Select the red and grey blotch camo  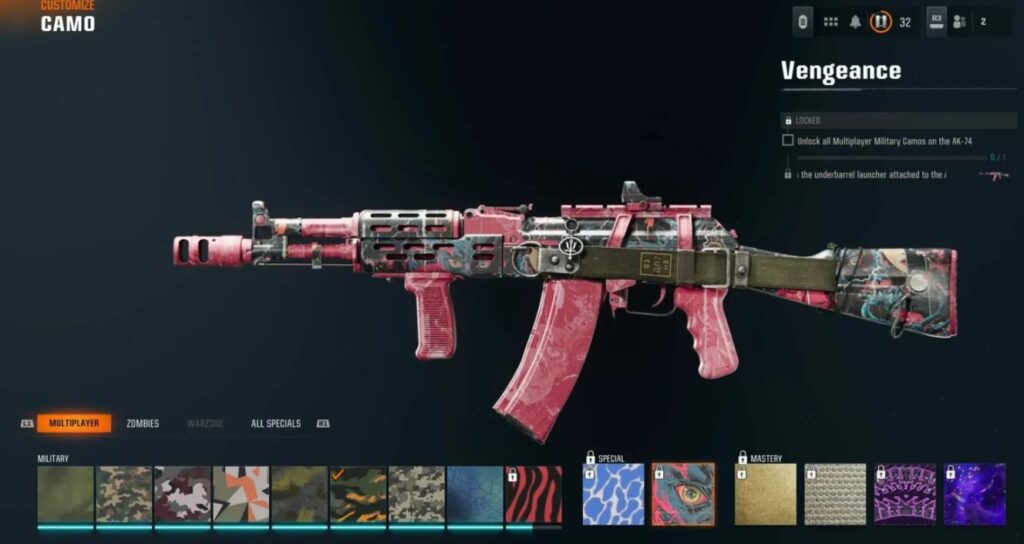pos(182,494)
